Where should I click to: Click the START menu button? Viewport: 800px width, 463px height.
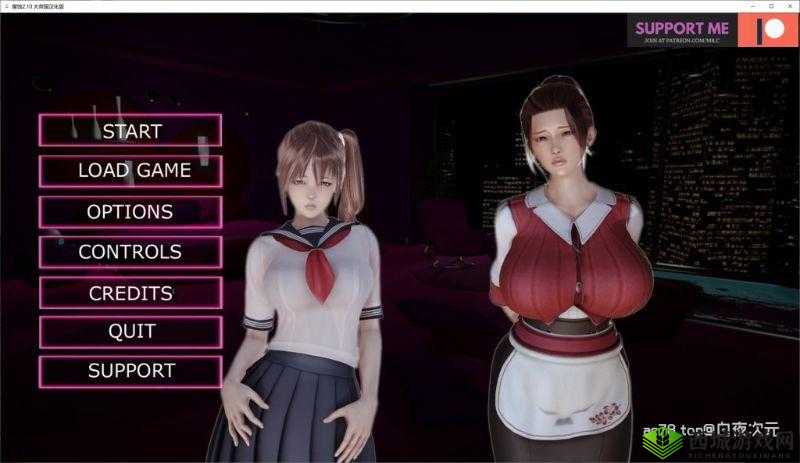coord(131,130)
